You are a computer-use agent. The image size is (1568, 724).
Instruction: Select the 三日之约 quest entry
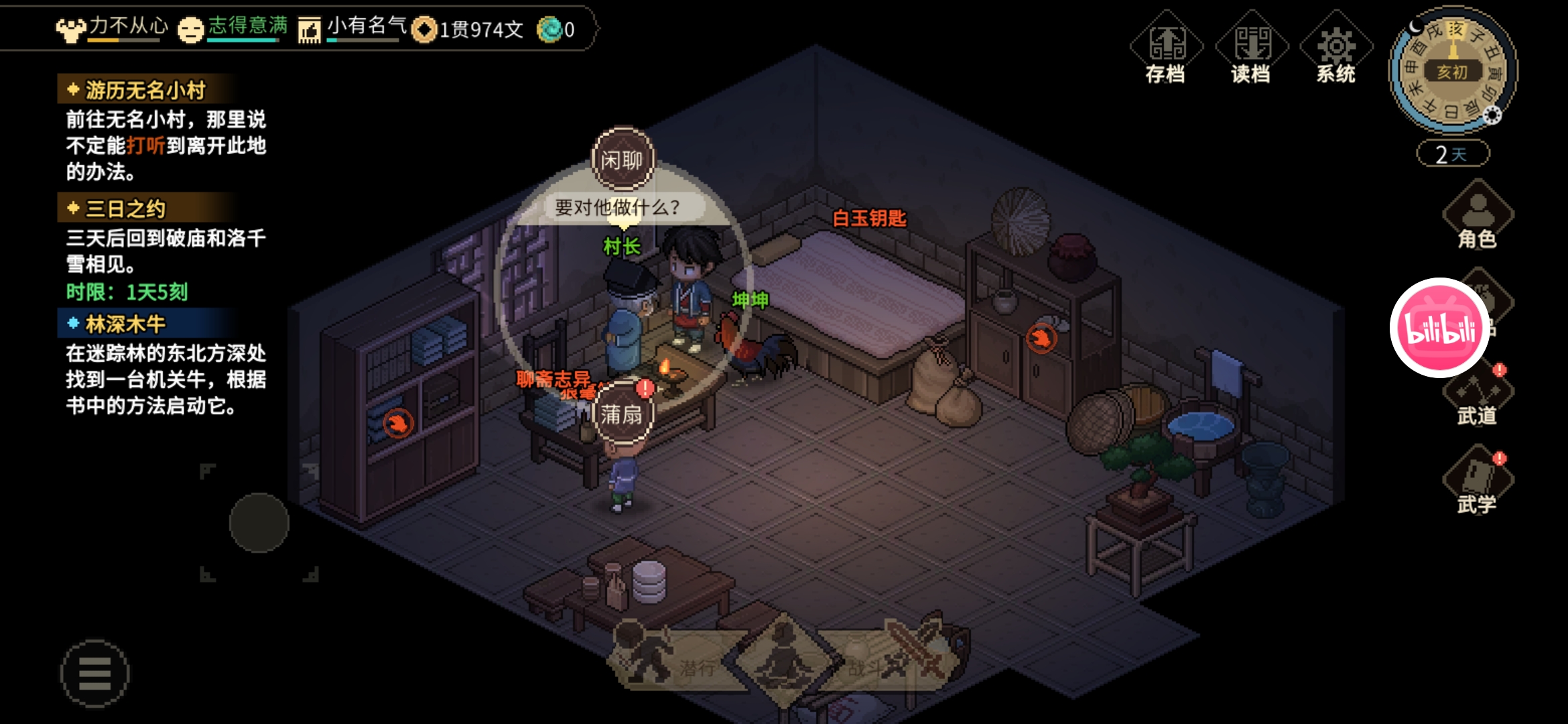tap(125, 208)
